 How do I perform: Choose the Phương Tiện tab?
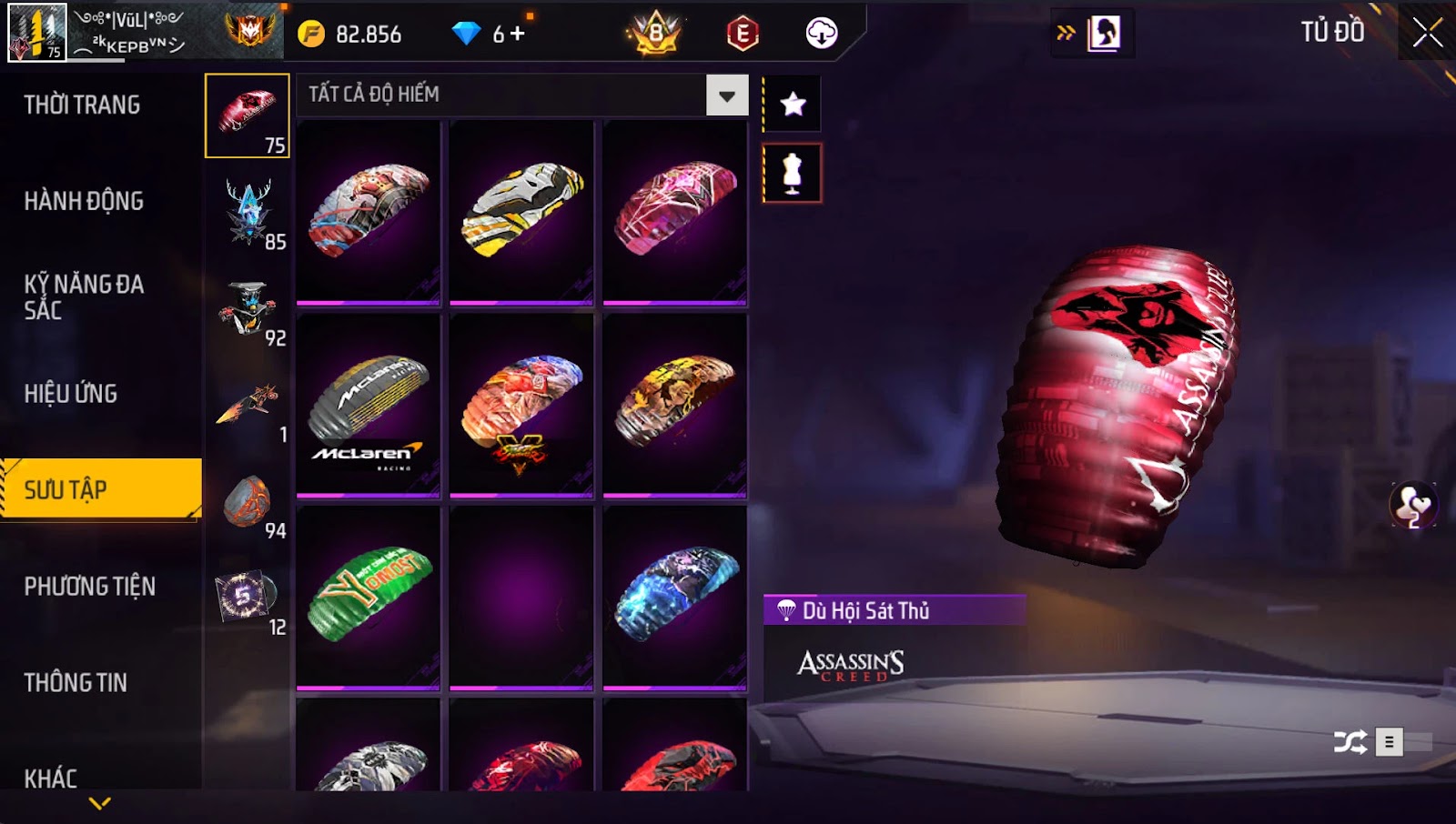click(x=90, y=587)
